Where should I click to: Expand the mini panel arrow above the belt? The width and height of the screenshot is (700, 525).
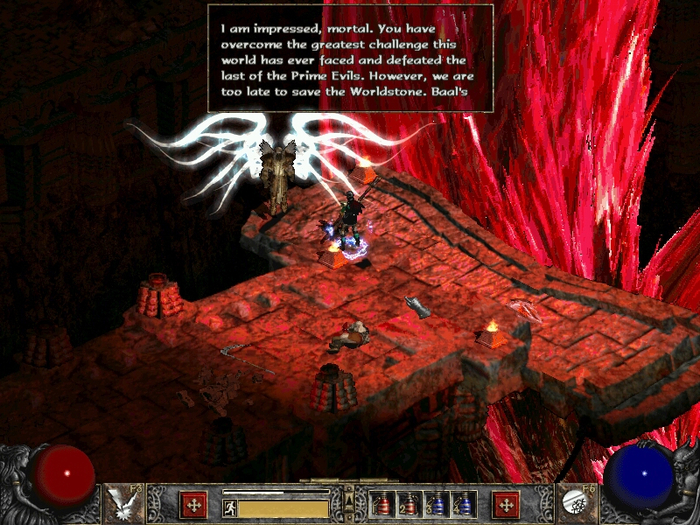tap(348, 493)
